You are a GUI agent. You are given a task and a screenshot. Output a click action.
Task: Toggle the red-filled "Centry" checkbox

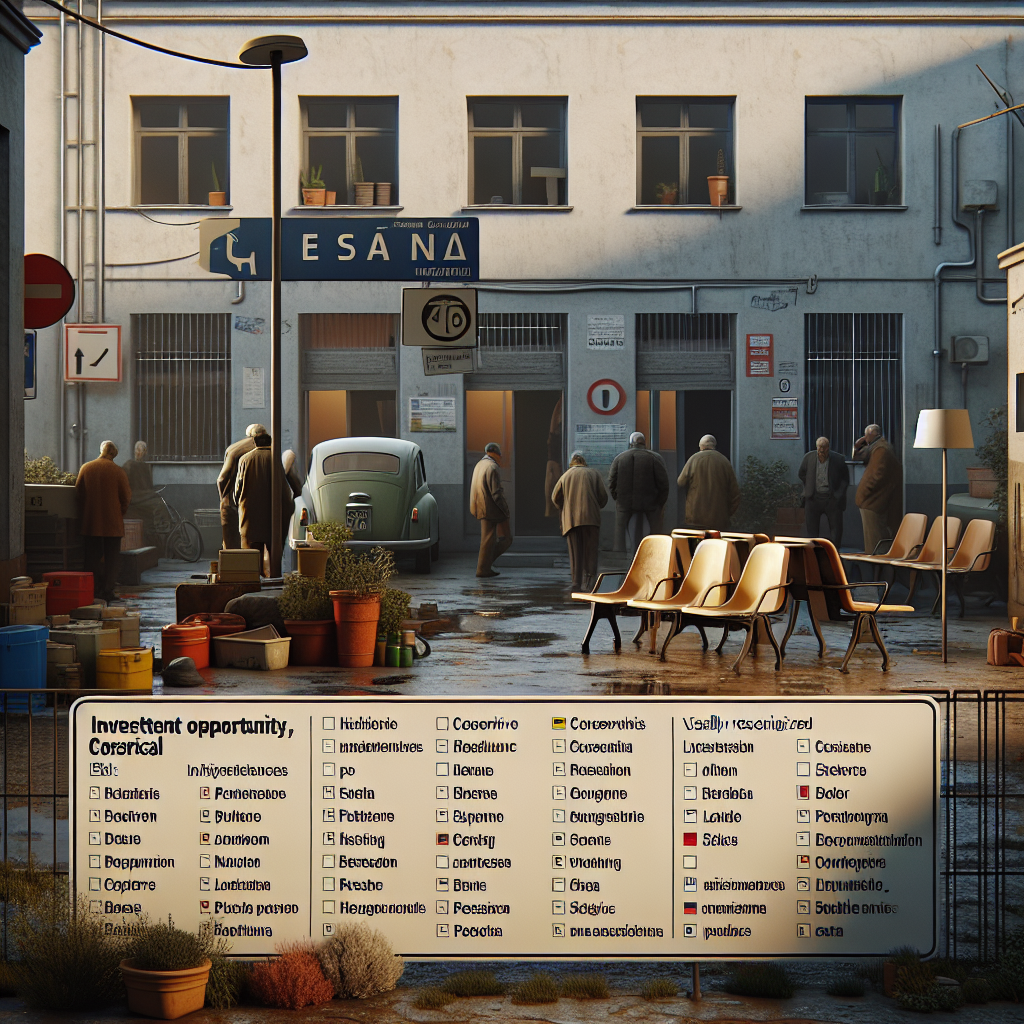tap(442, 840)
